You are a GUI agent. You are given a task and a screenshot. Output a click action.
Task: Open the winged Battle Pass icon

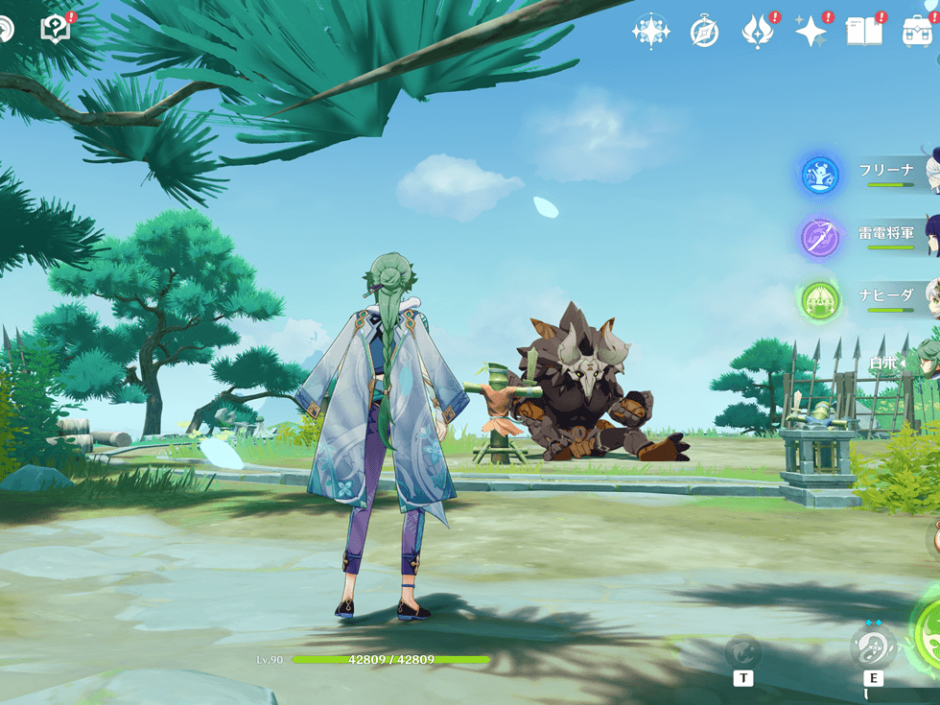pyautogui.click(x=757, y=31)
